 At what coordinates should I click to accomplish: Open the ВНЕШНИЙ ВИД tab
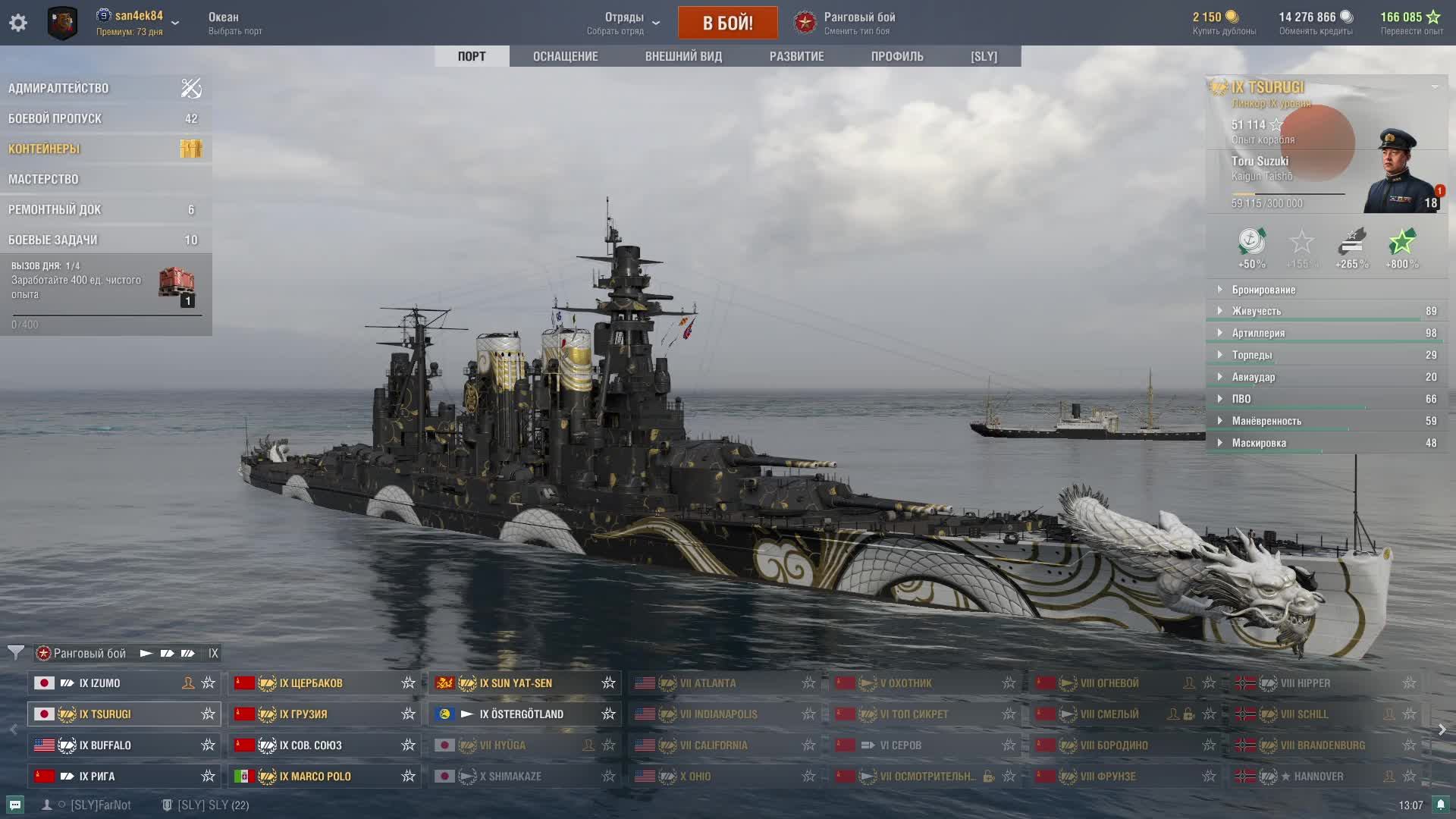683,56
